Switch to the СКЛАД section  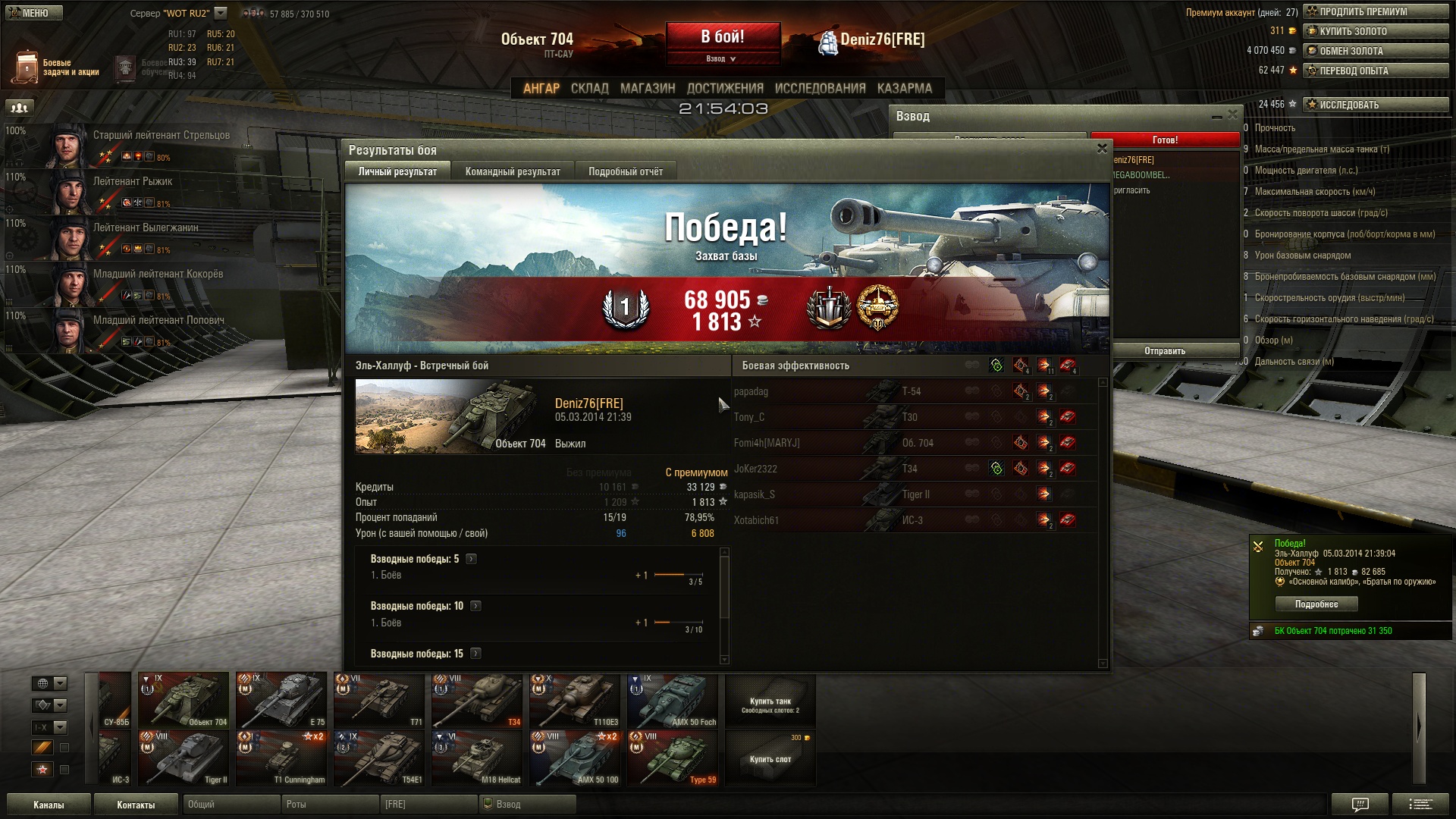click(589, 89)
